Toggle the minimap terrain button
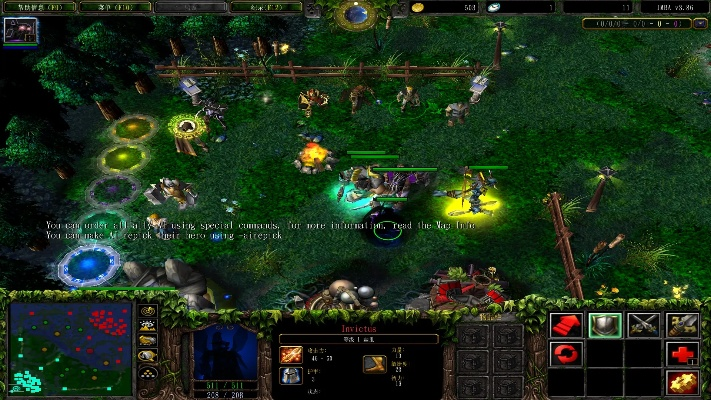Viewport: 711px width, 400px height. [149, 326]
